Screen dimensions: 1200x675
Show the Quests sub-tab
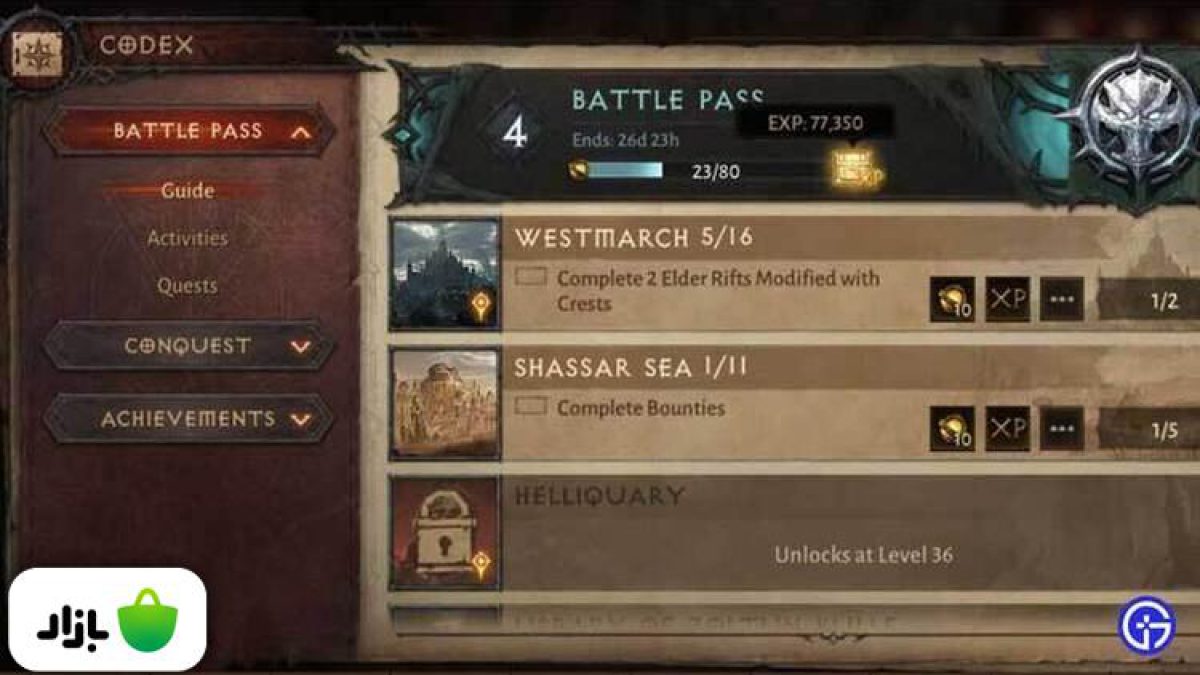(187, 286)
